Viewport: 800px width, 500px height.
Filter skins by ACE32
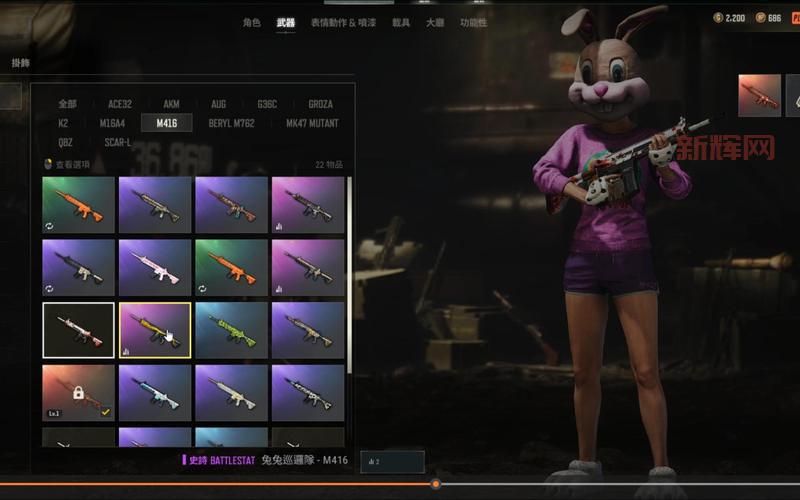pos(119,104)
